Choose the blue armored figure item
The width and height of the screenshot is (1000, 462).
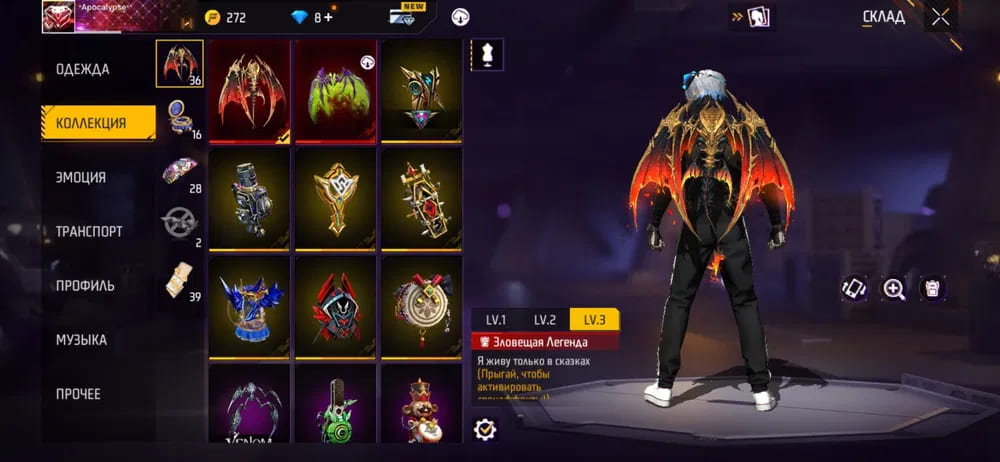tap(249, 306)
